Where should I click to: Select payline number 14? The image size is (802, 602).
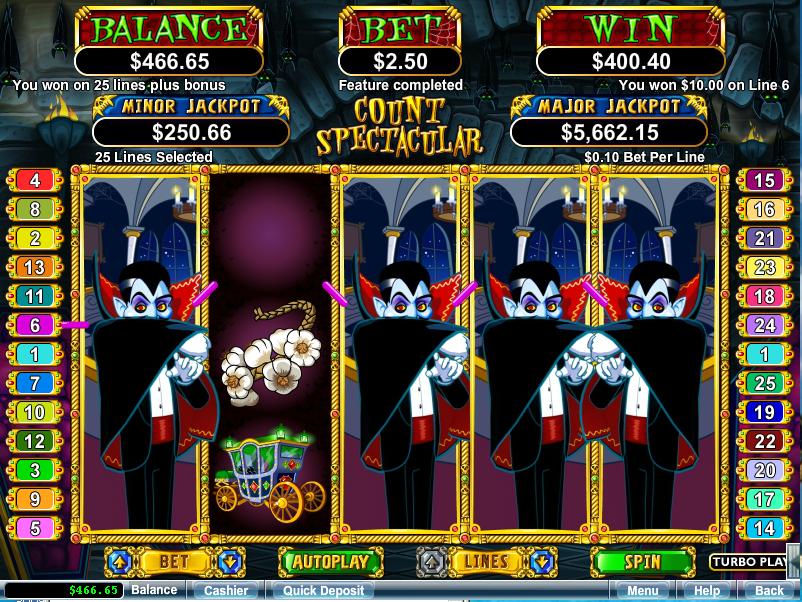point(764,529)
